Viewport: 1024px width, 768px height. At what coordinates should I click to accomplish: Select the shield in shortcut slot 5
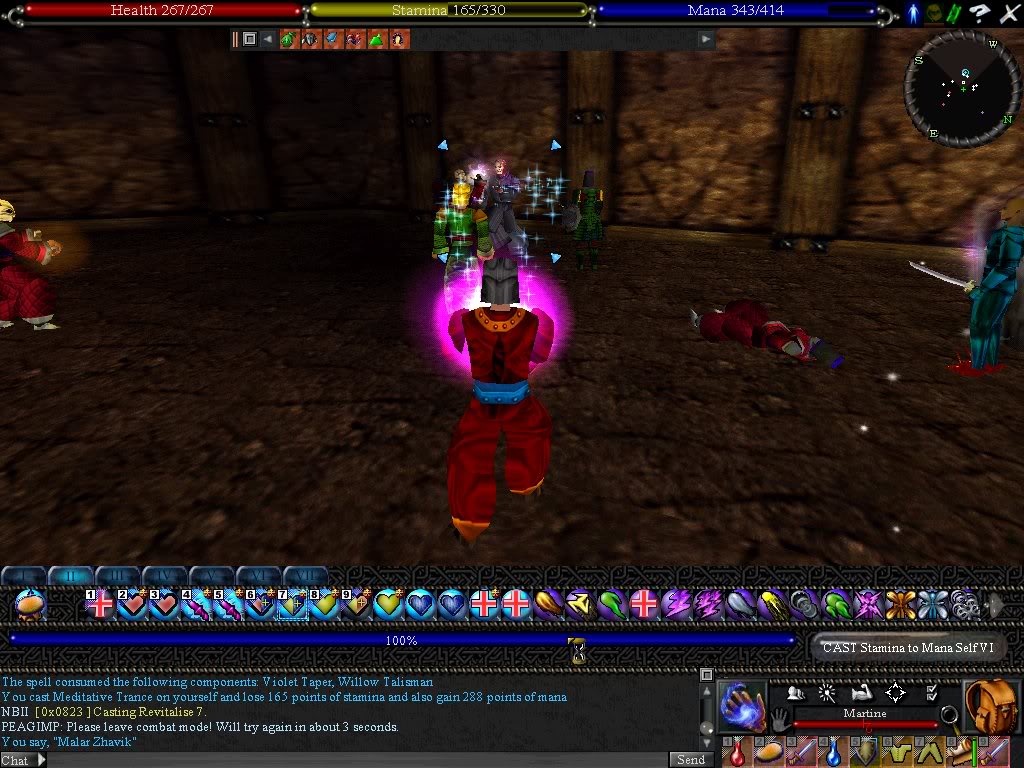865,751
